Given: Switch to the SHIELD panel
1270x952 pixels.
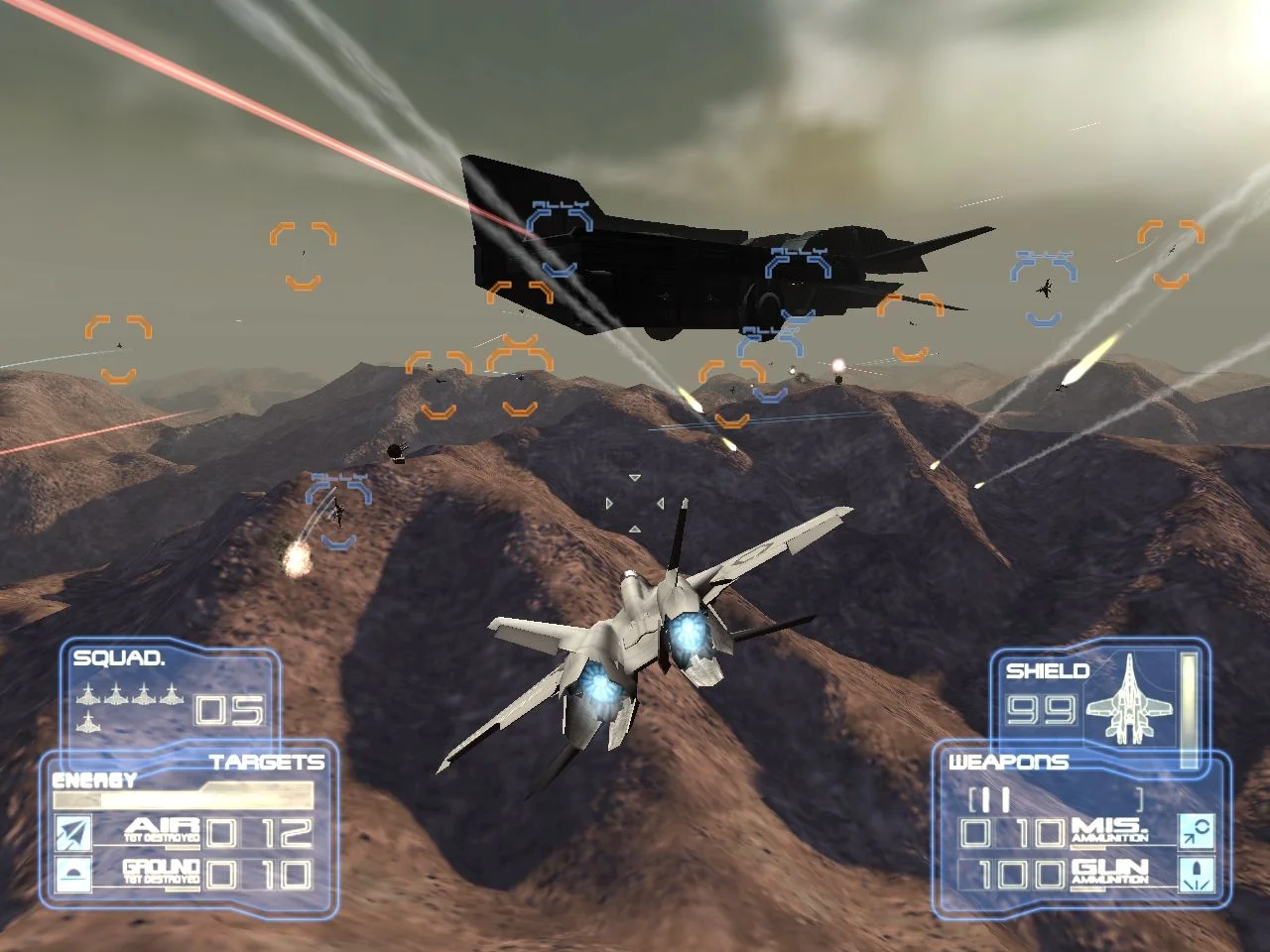Looking at the screenshot, I should tap(1048, 672).
